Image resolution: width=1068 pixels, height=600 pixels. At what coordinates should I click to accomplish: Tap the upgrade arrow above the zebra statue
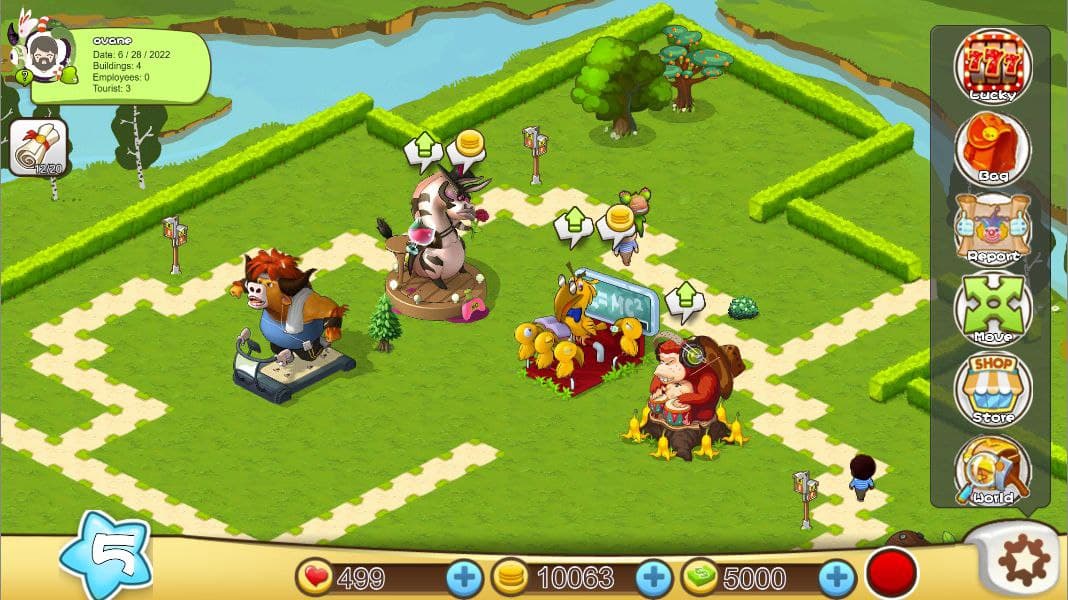point(423,150)
